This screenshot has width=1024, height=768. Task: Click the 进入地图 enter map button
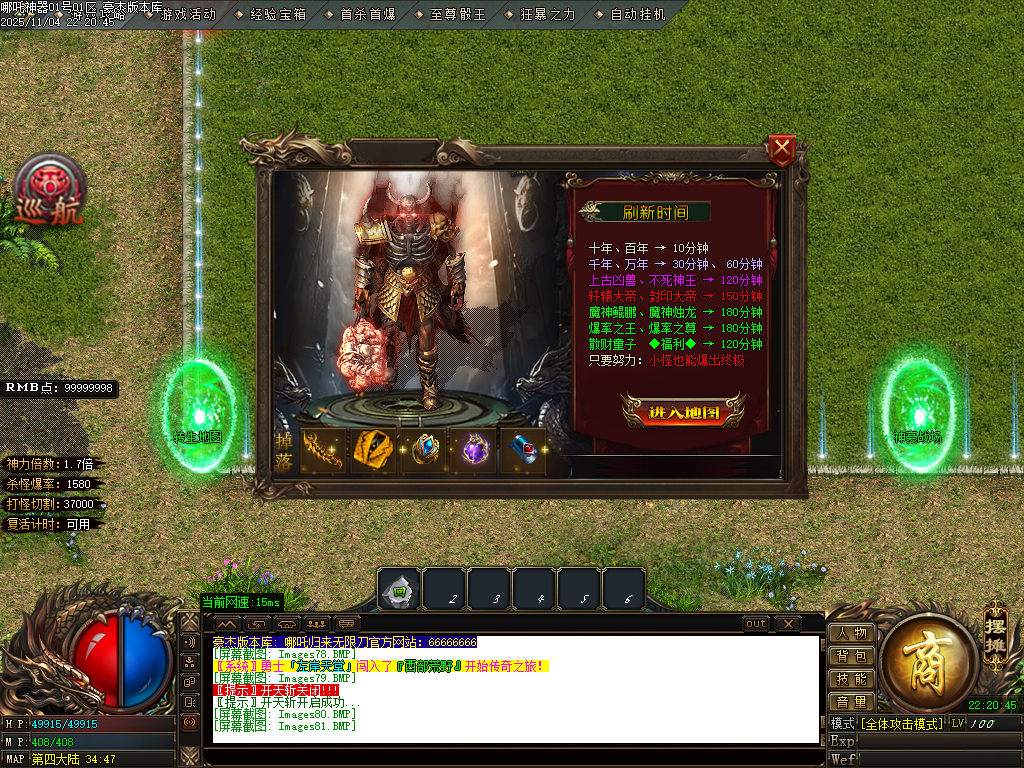click(x=684, y=411)
